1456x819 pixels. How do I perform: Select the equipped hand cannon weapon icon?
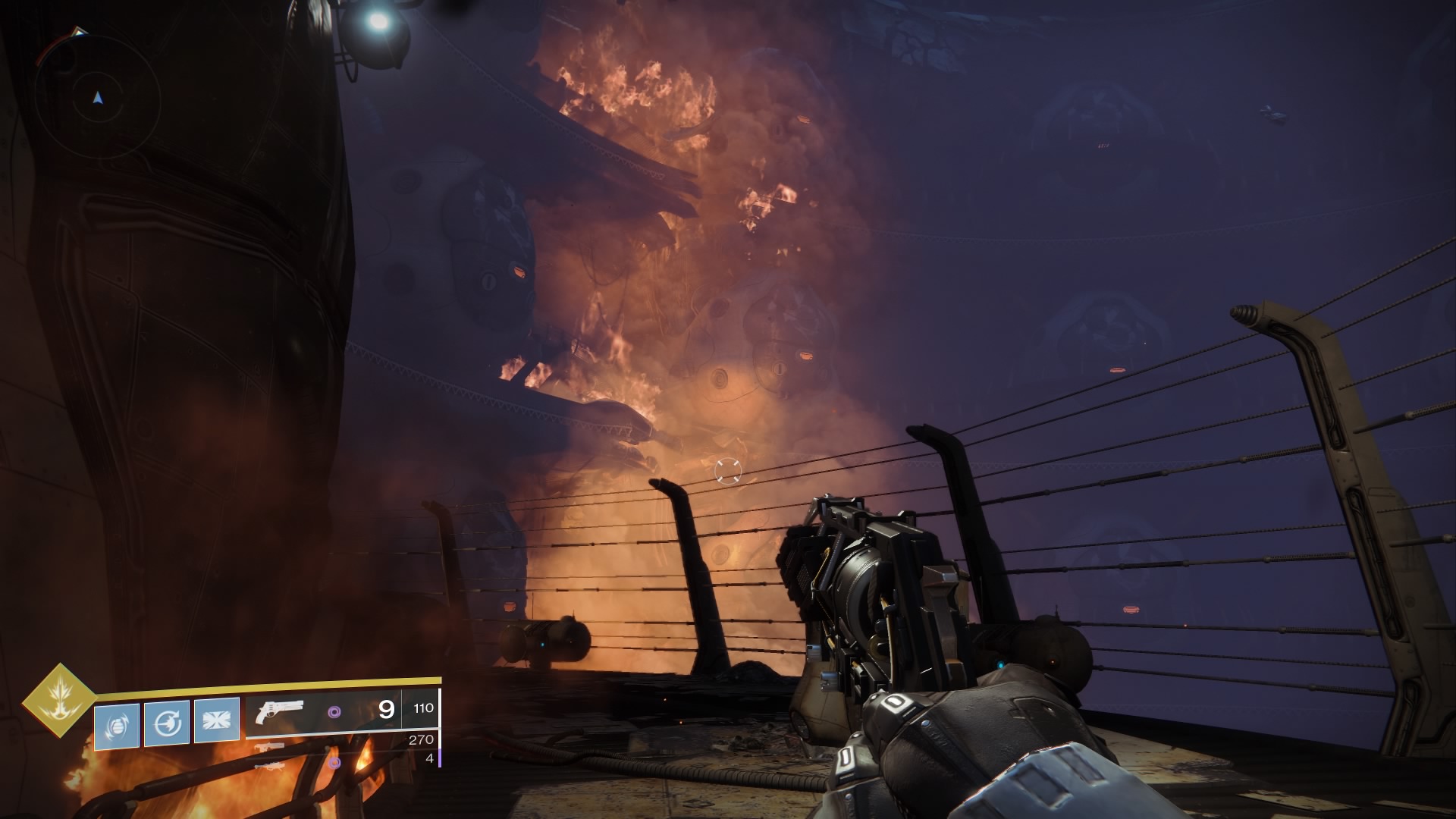280,712
